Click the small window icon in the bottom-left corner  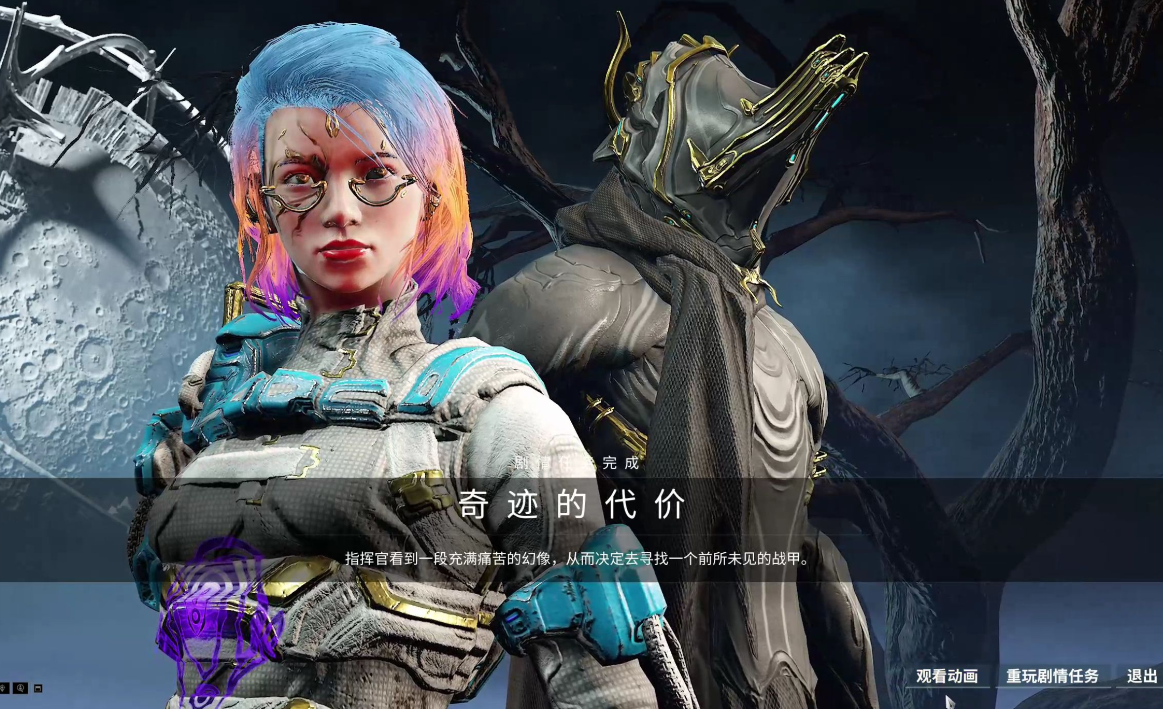coord(38,688)
